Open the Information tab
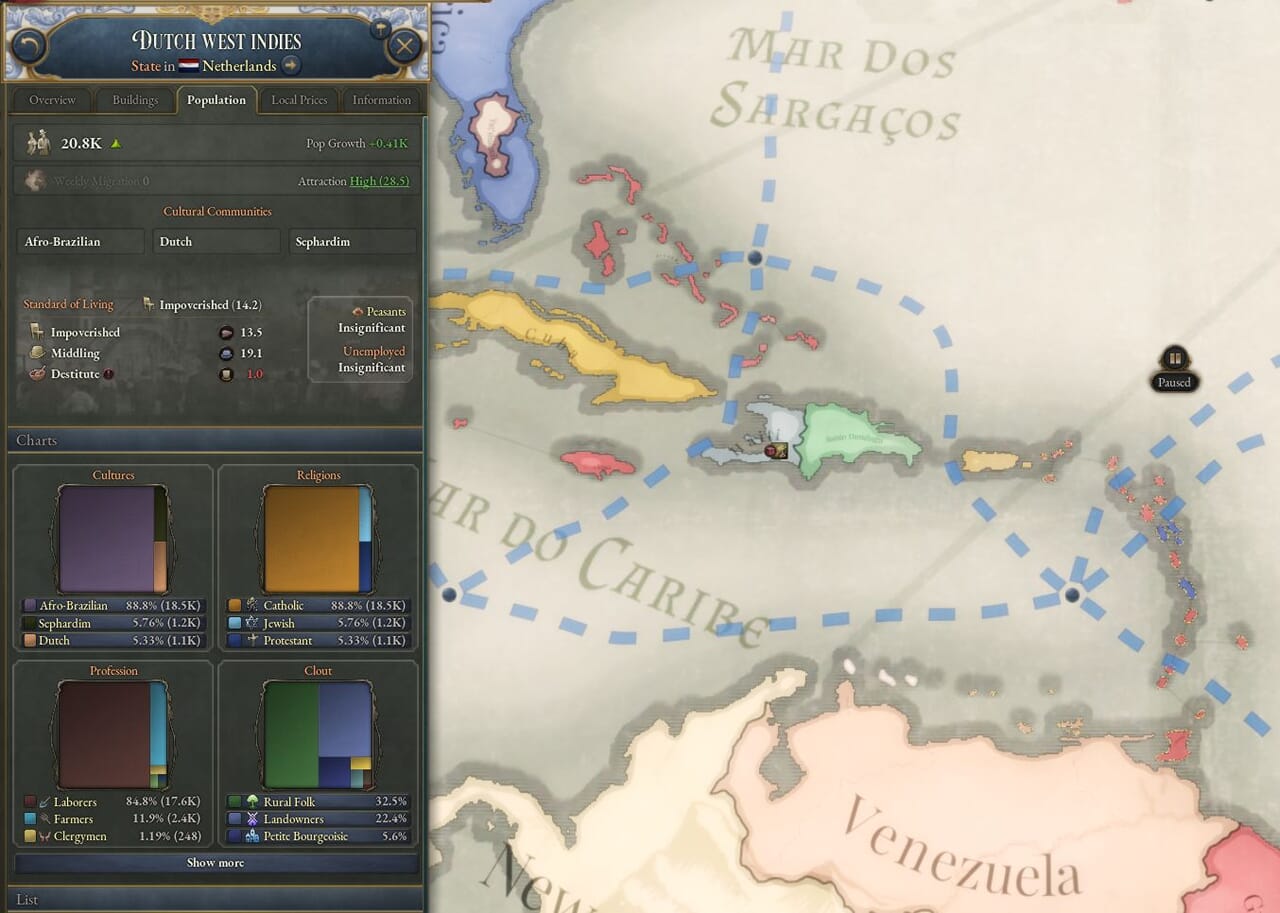Image resolution: width=1280 pixels, height=913 pixels. [381, 100]
